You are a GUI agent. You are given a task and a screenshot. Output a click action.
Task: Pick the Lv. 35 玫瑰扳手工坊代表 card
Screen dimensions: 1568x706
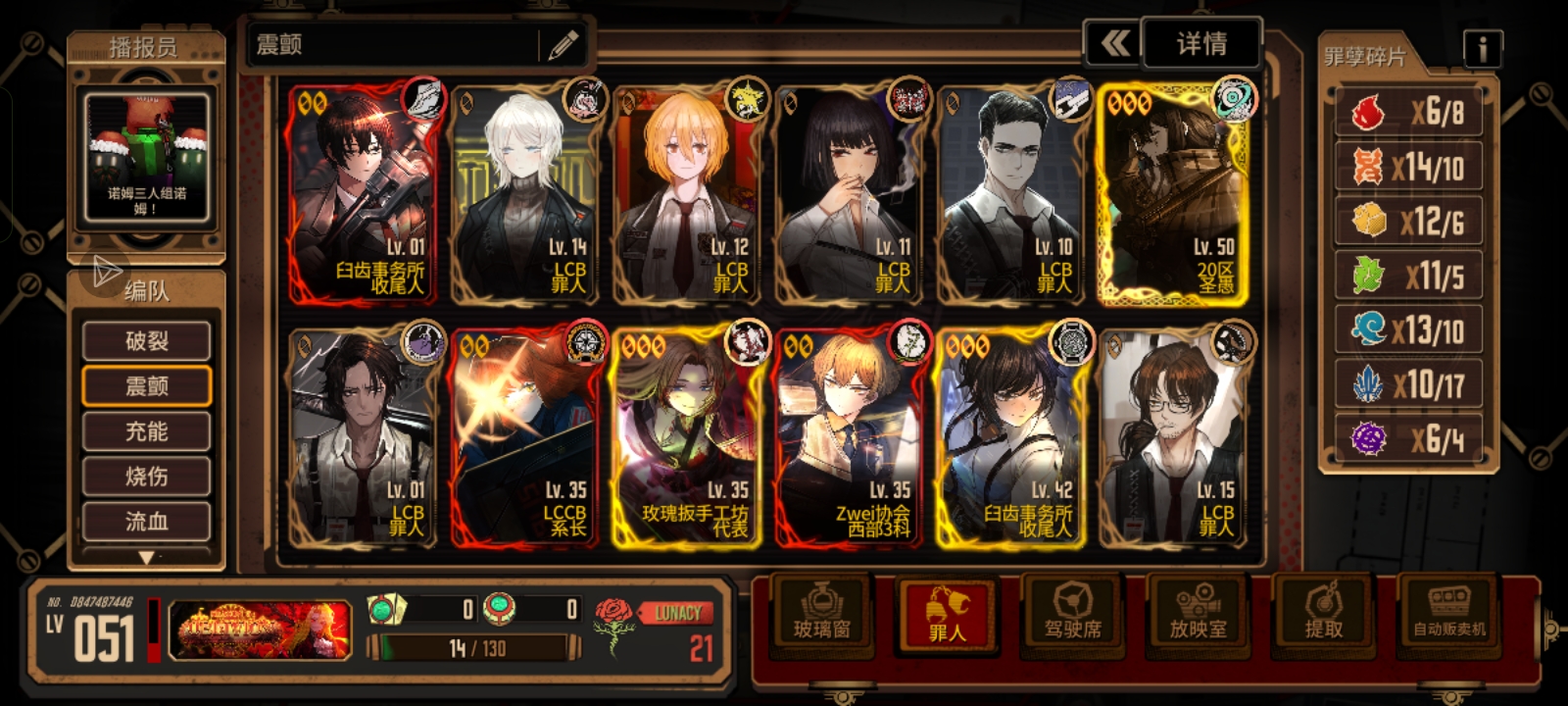(687, 438)
